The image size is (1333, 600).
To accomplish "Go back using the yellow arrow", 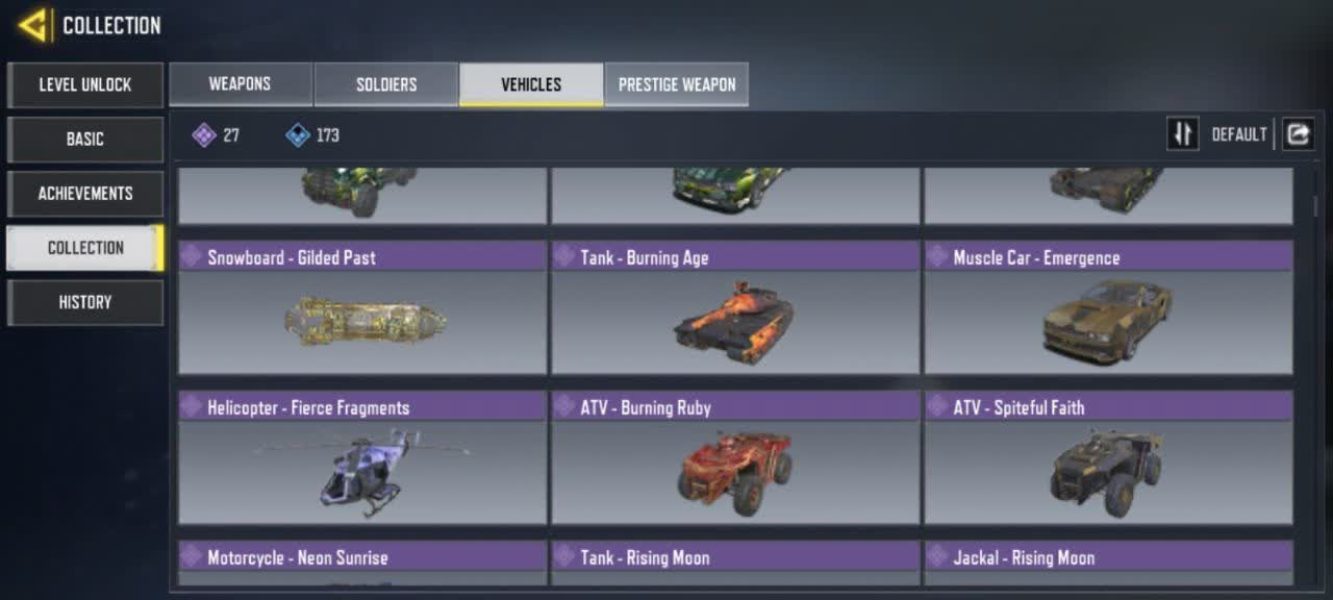I will tap(32, 25).
